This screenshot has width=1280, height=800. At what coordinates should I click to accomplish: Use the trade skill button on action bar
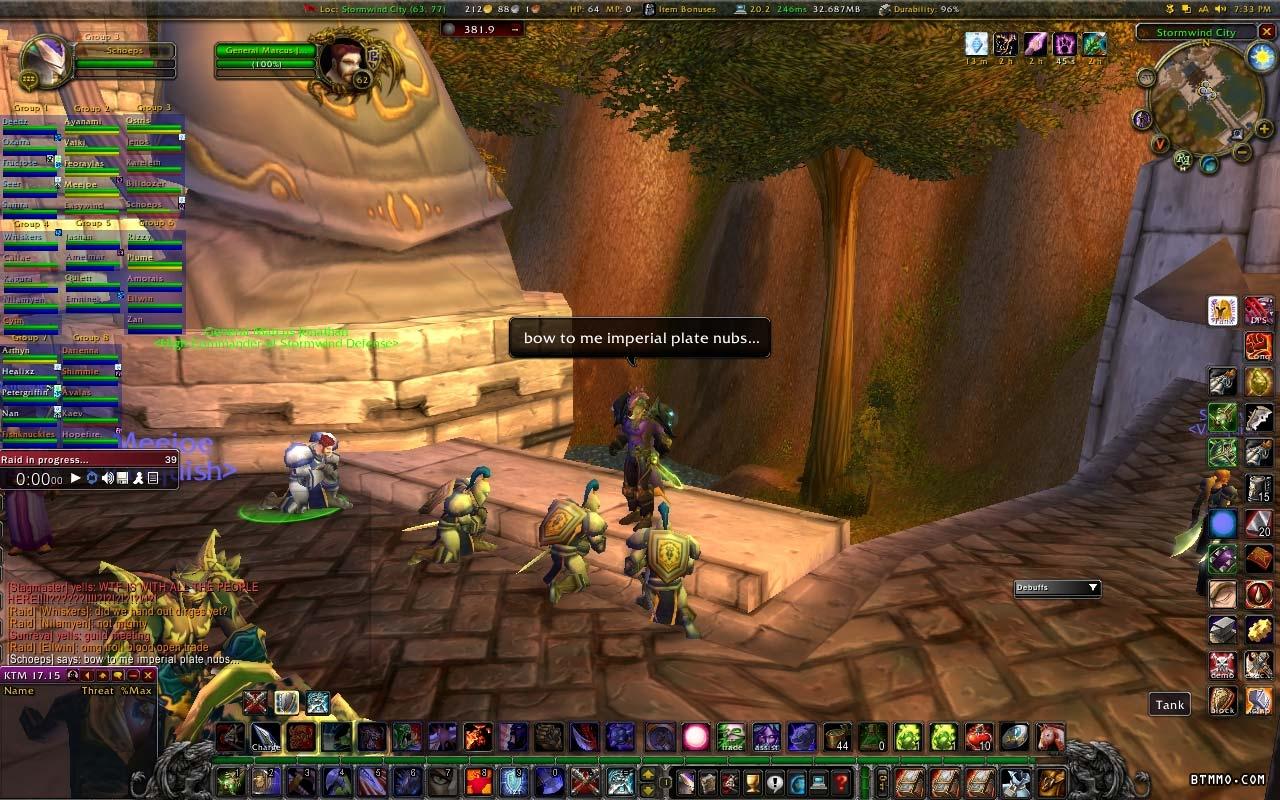[731, 738]
